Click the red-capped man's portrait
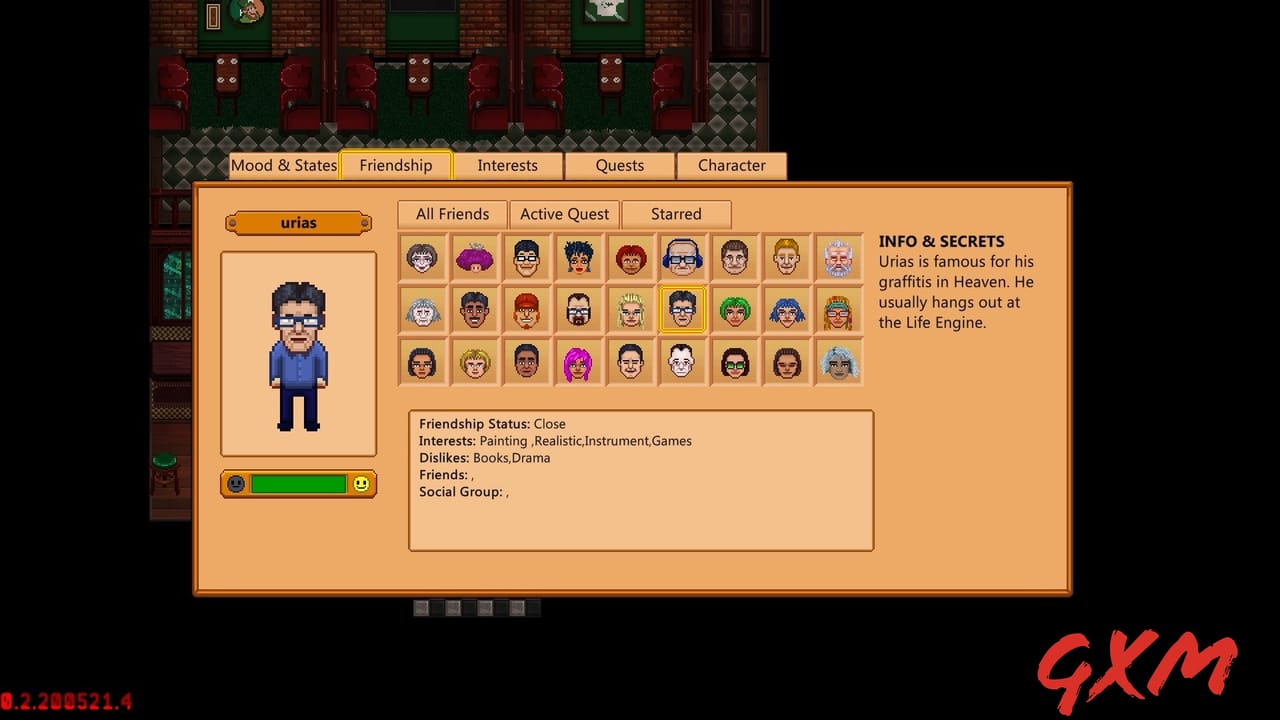Image resolution: width=1280 pixels, height=720 pixels. click(x=527, y=310)
